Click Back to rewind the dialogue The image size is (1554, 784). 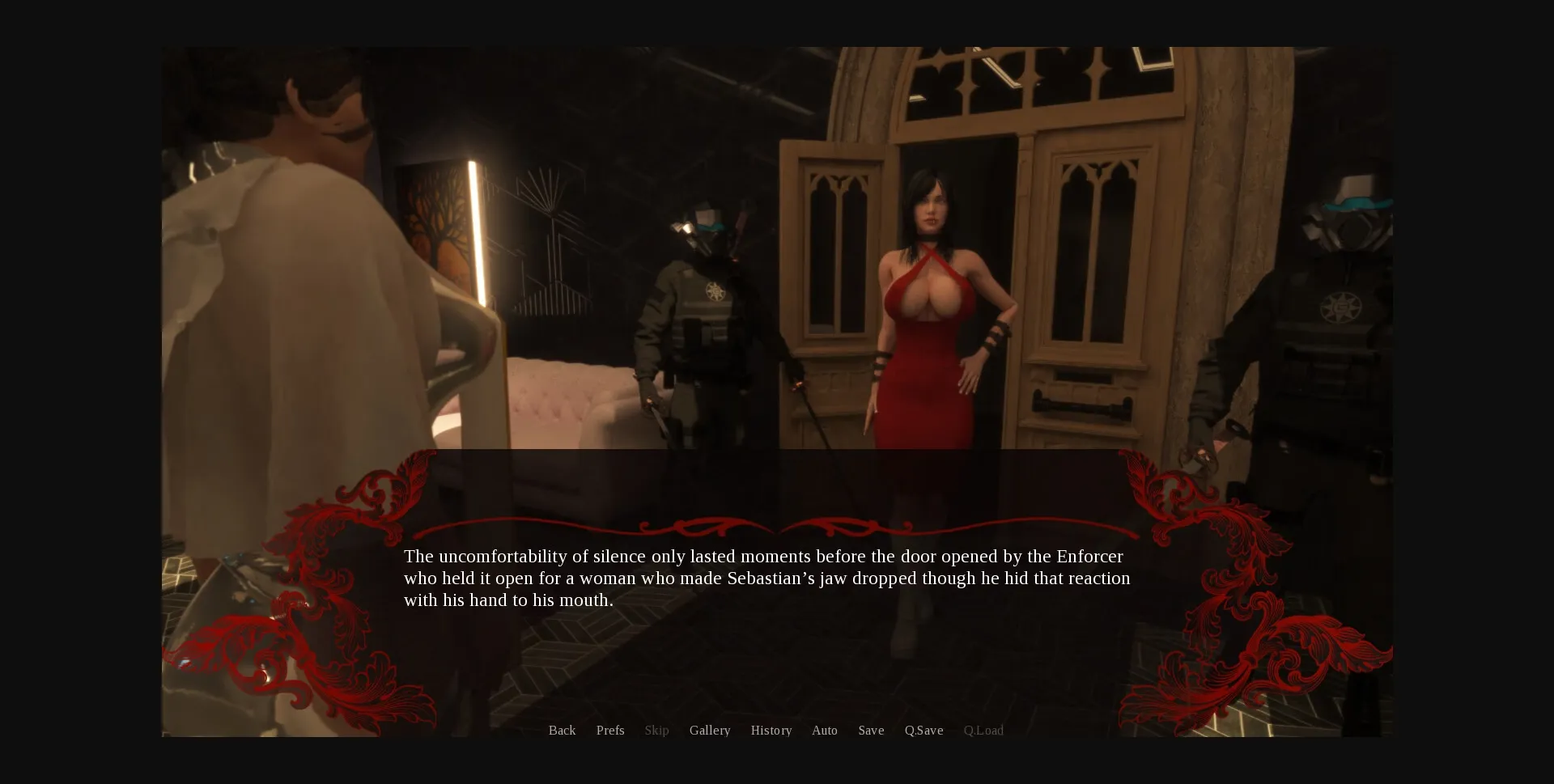click(562, 730)
